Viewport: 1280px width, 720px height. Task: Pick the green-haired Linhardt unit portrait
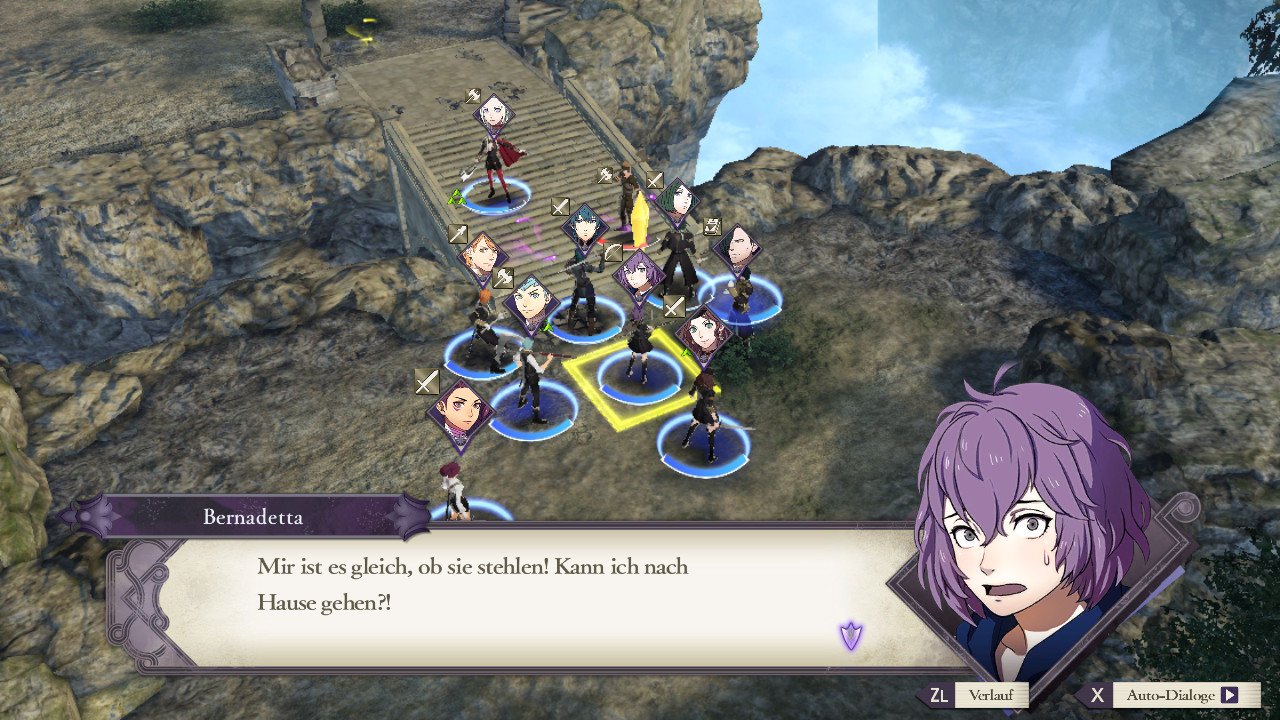(678, 203)
